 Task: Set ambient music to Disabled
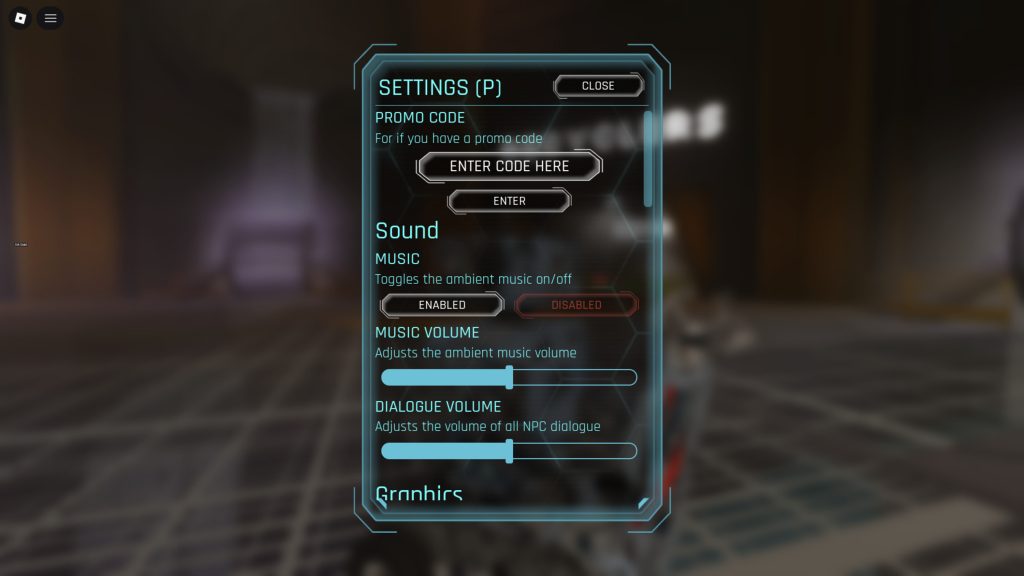(x=576, y=305)
